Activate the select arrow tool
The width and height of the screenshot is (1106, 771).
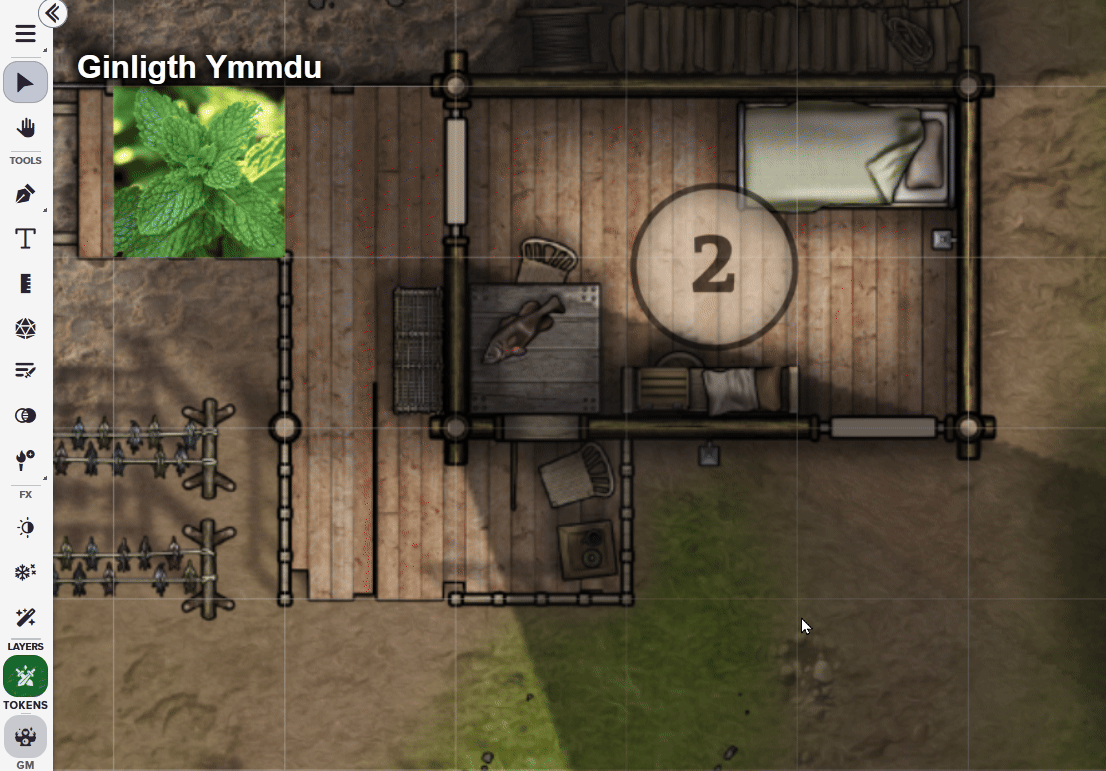26,82
